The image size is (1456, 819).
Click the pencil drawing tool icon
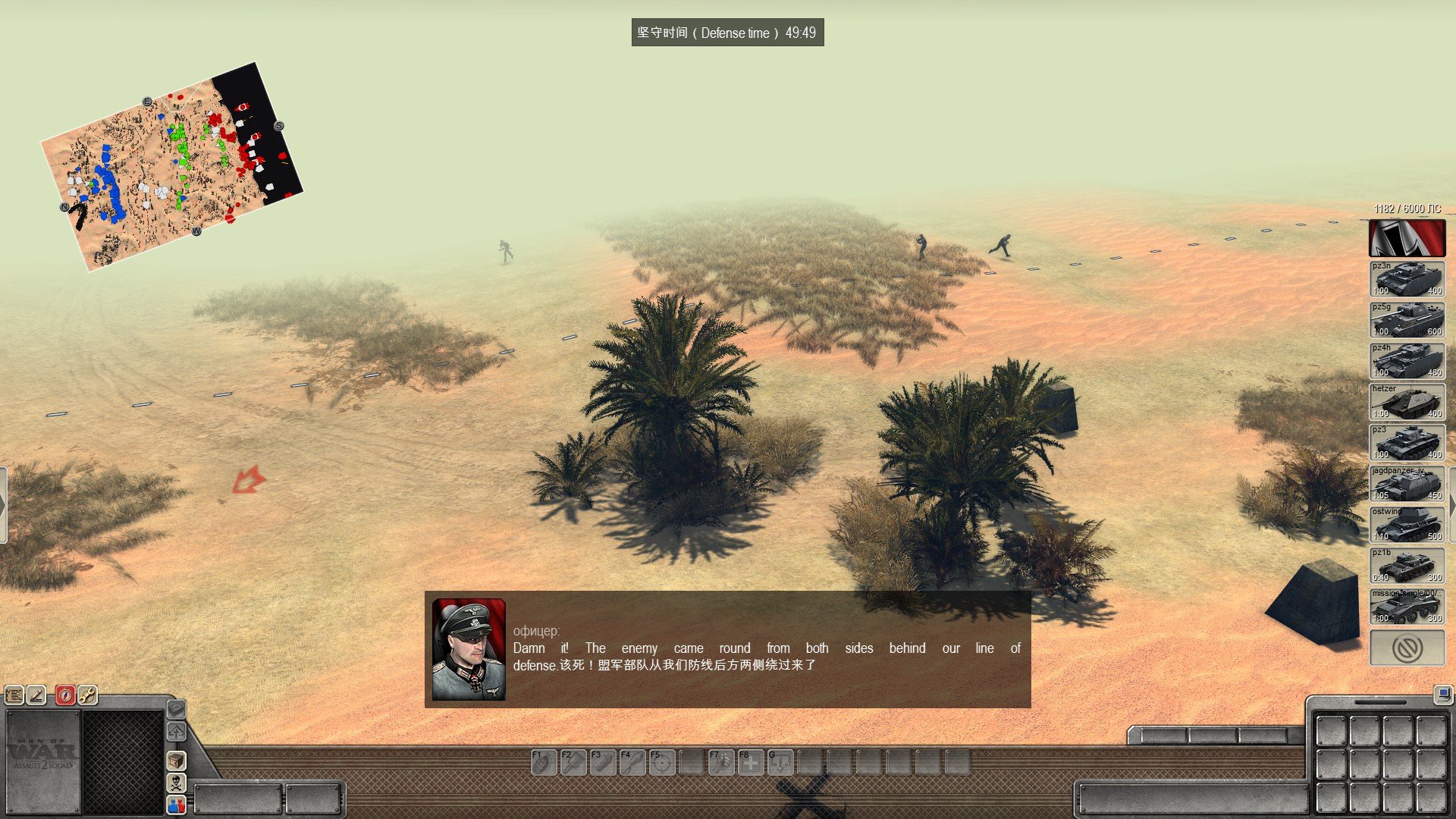36,695
